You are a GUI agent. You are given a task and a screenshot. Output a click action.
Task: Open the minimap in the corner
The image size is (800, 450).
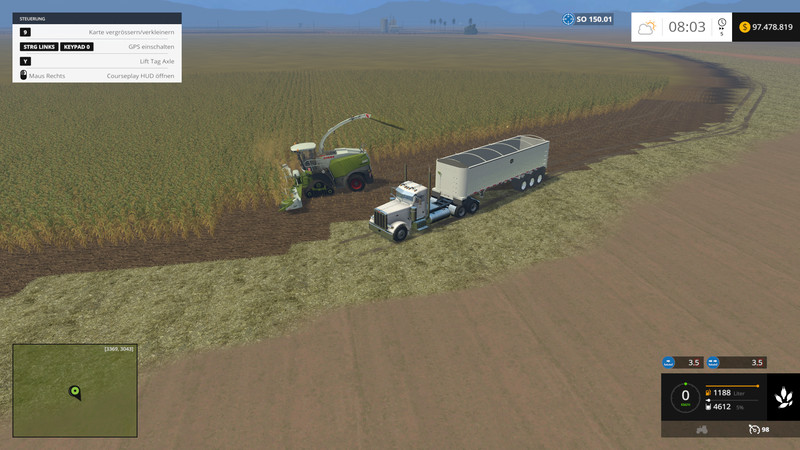click(x=75, y=390)
